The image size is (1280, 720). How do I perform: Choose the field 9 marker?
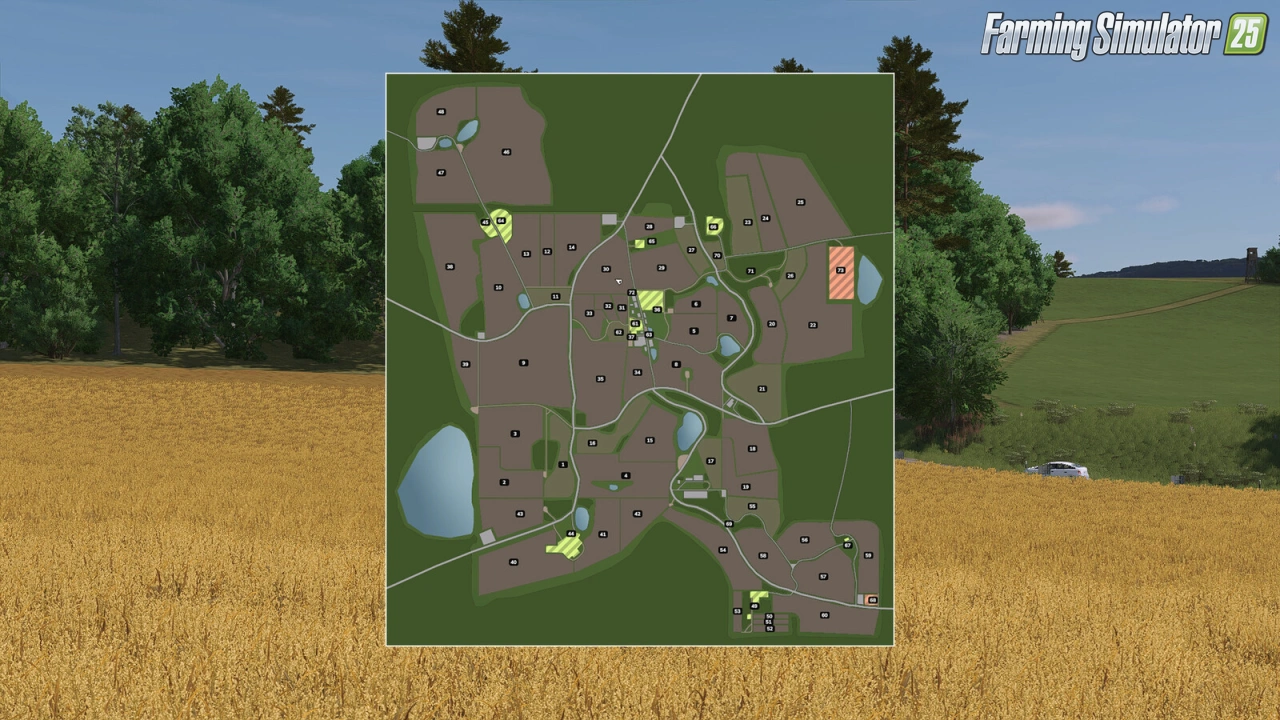pyautogui.click(x=523, y=363)
